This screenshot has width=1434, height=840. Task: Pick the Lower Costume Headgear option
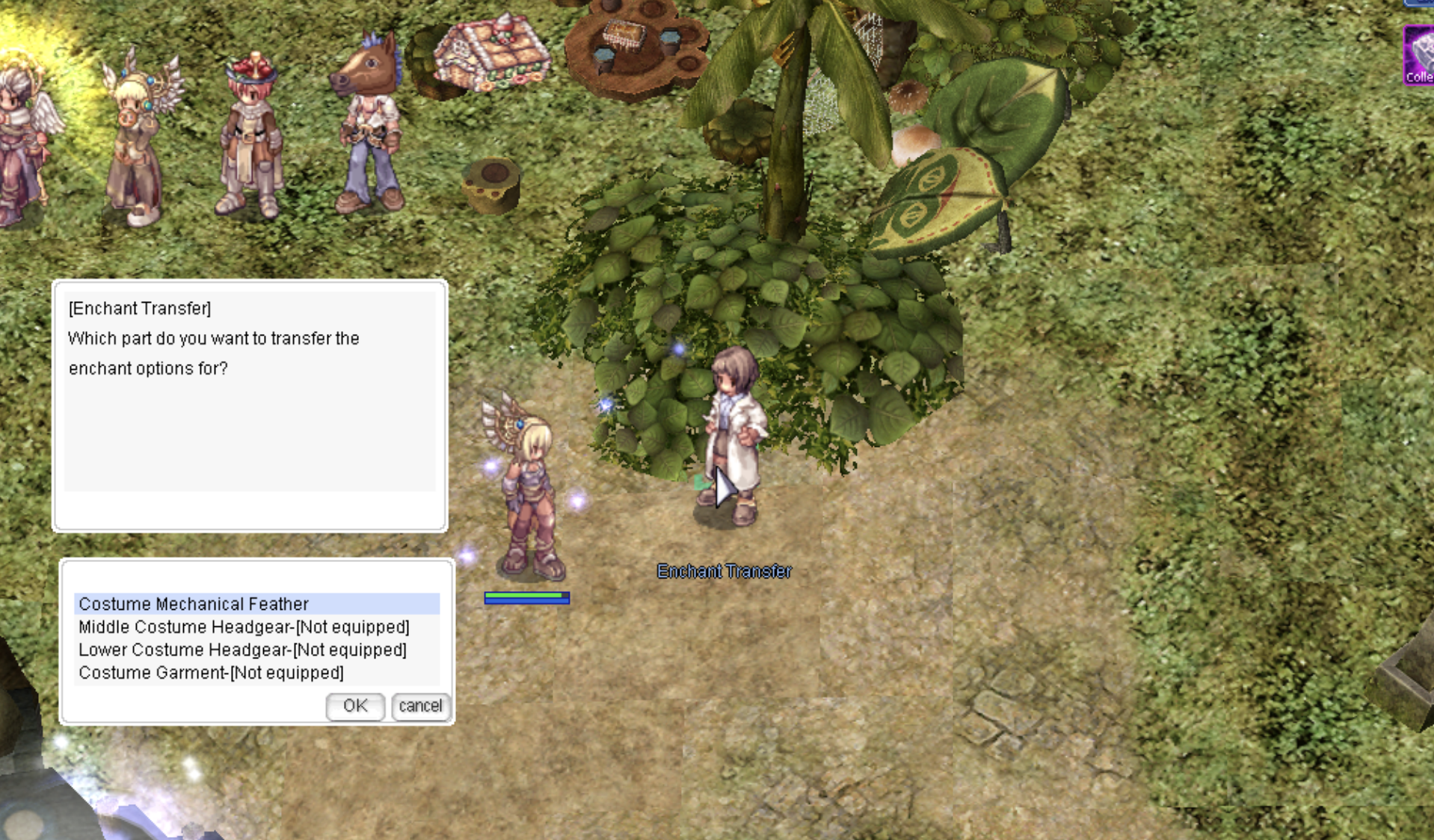coord(242,650)
